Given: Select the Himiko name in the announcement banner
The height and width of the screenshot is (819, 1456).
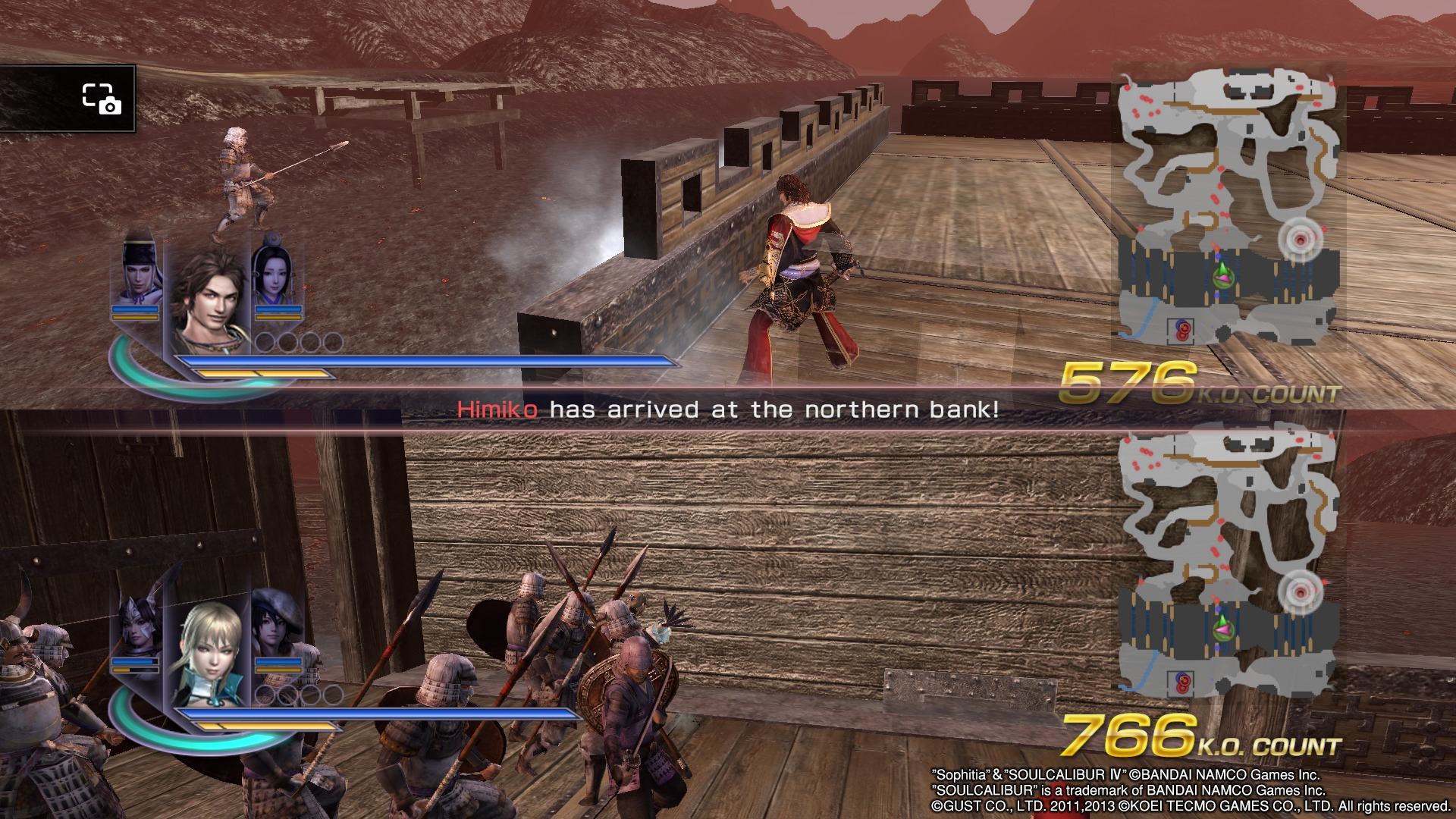Looking at the screenshot, I should [497, 410].
